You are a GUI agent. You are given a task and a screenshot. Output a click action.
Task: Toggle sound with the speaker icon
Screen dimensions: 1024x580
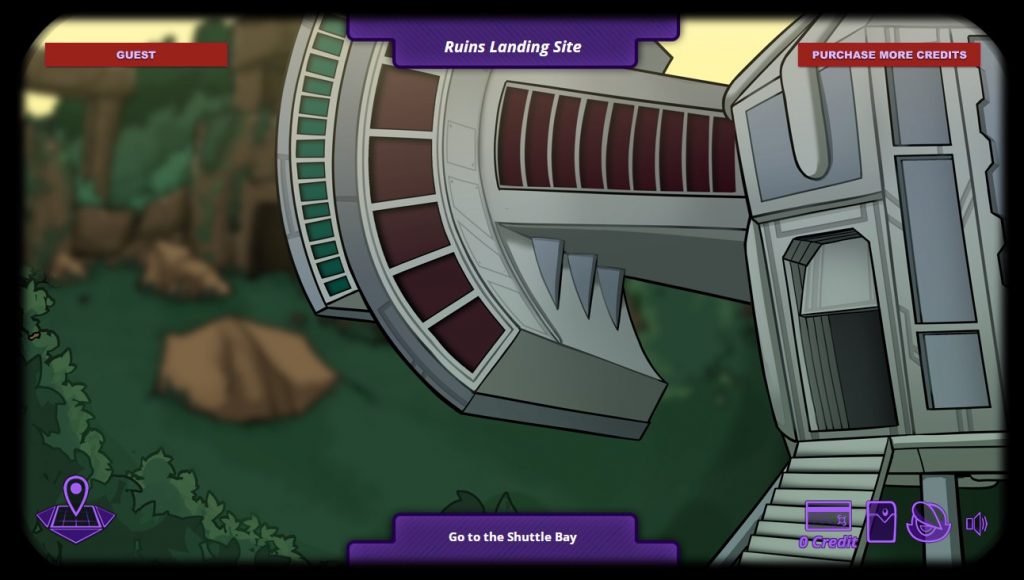click(x=976, y=523)
